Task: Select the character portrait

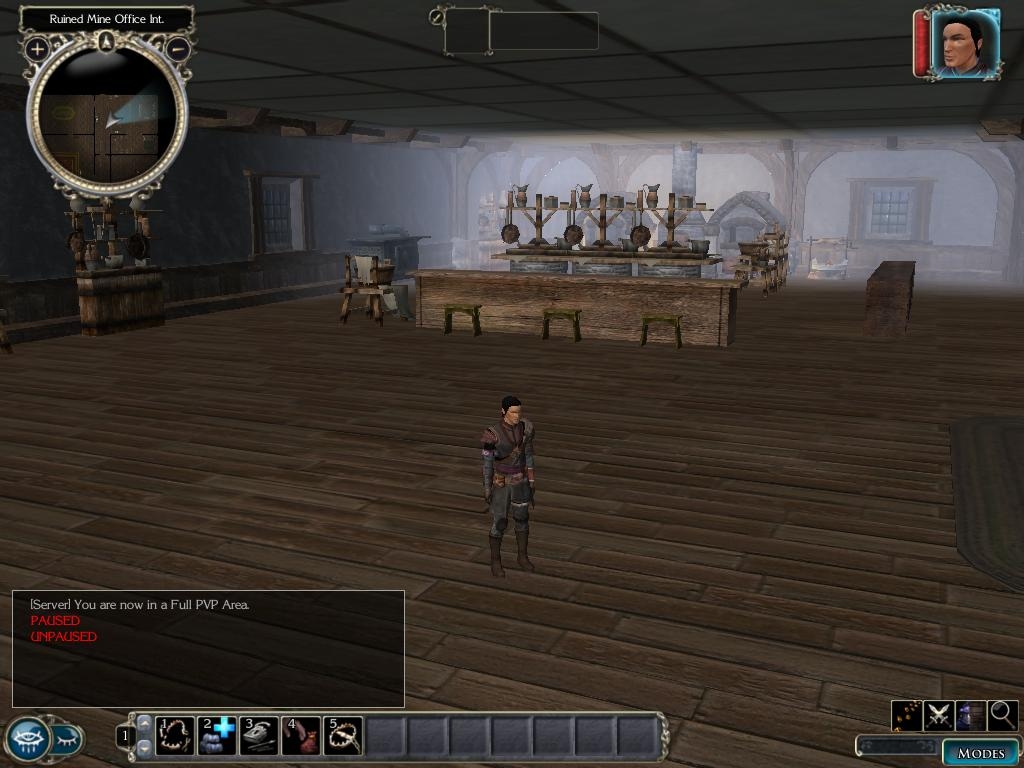Action: tap(964, 44)
